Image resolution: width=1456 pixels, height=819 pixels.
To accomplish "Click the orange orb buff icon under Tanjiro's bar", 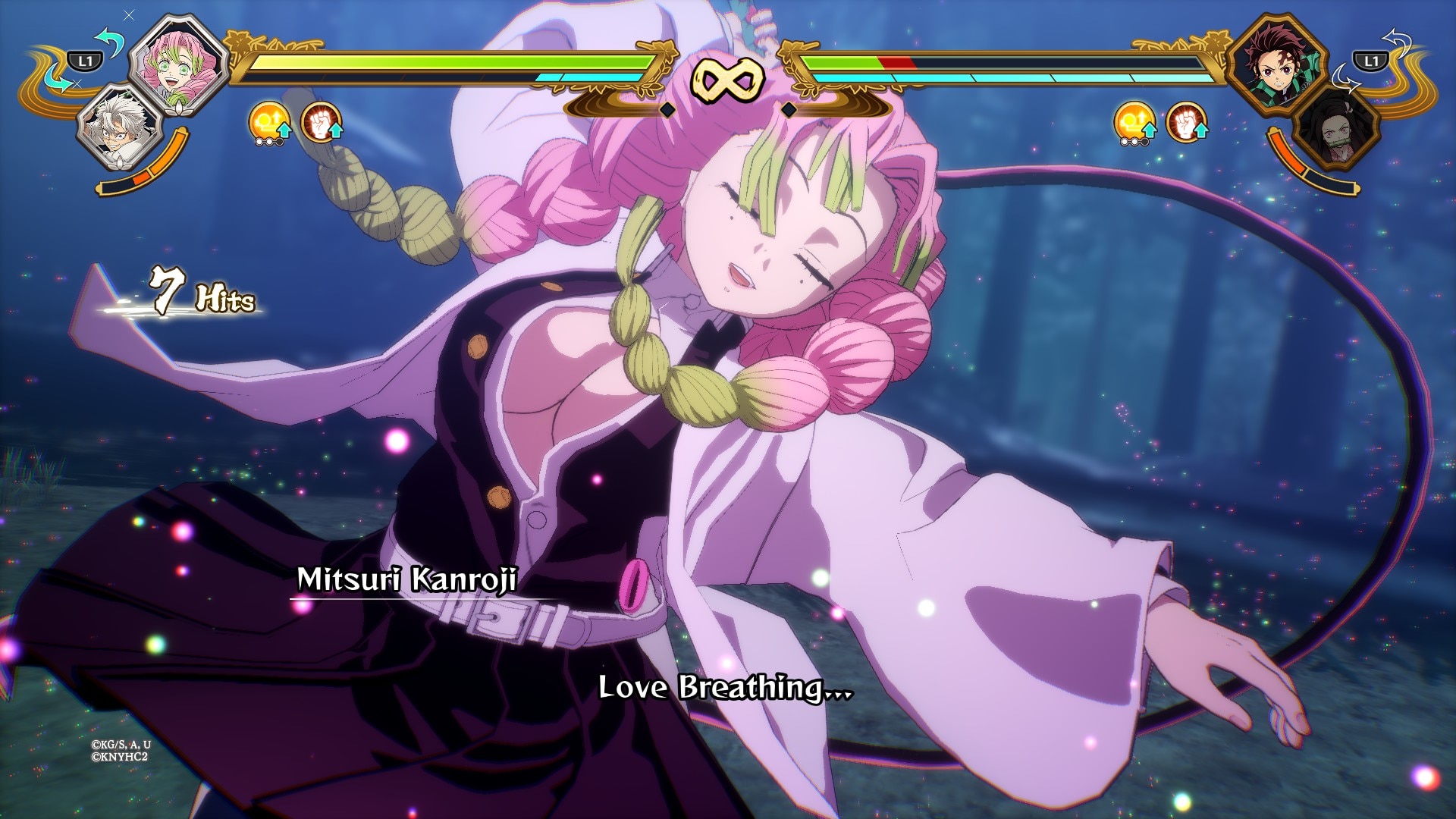I will [1134, 123].
